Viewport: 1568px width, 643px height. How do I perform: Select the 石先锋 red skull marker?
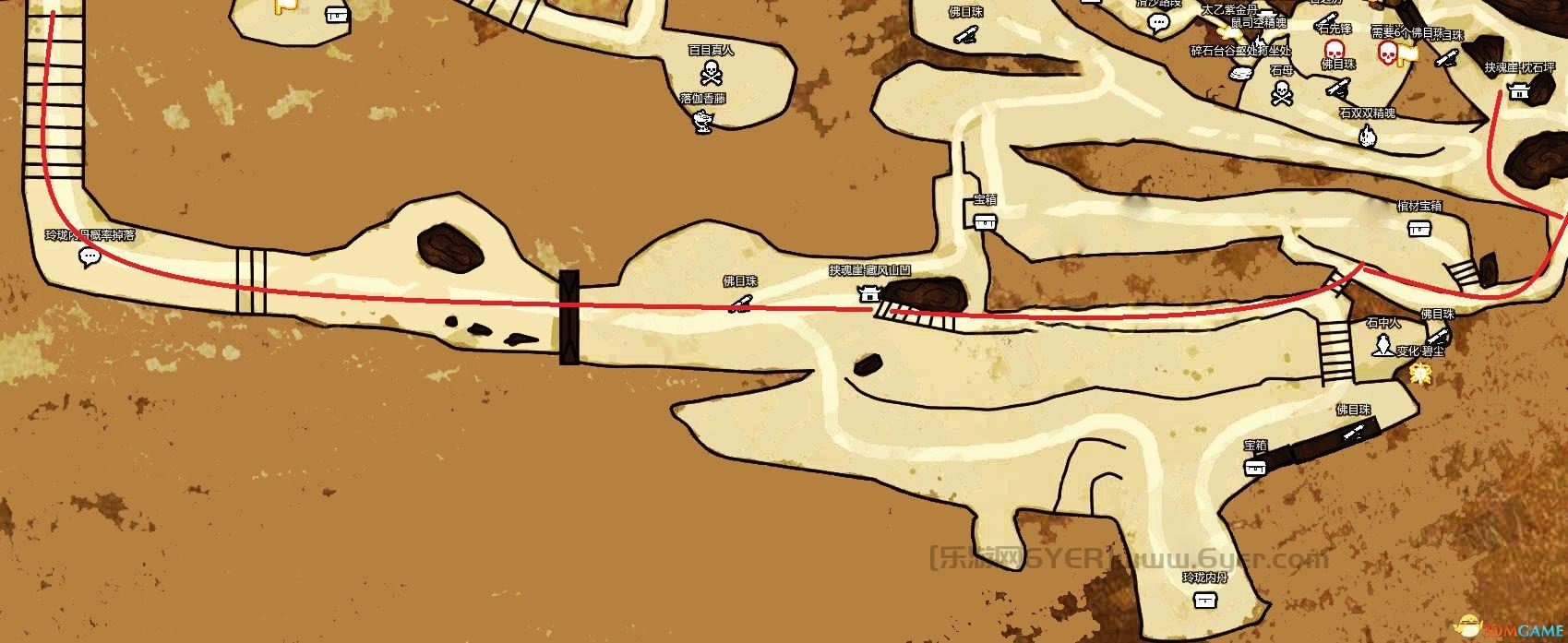point(1334,49)
